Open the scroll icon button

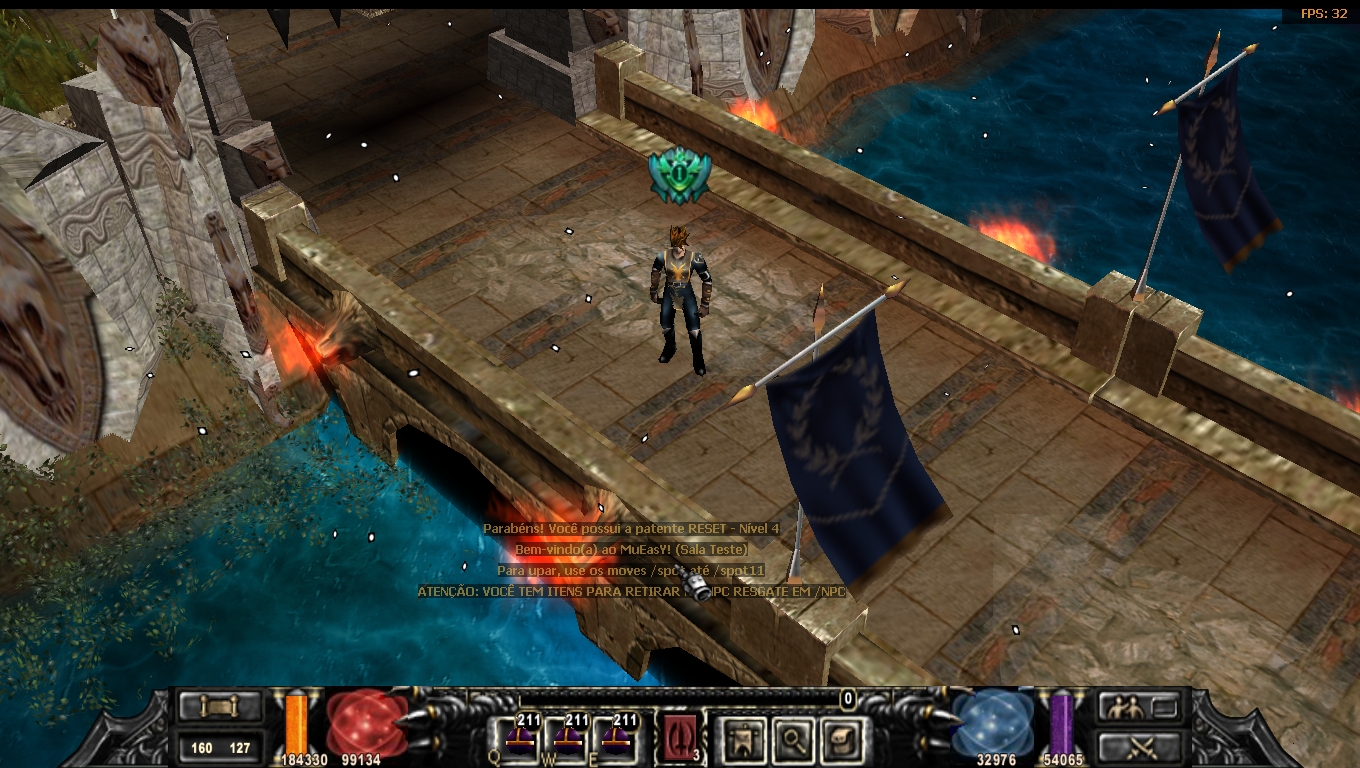click(220, 707)
